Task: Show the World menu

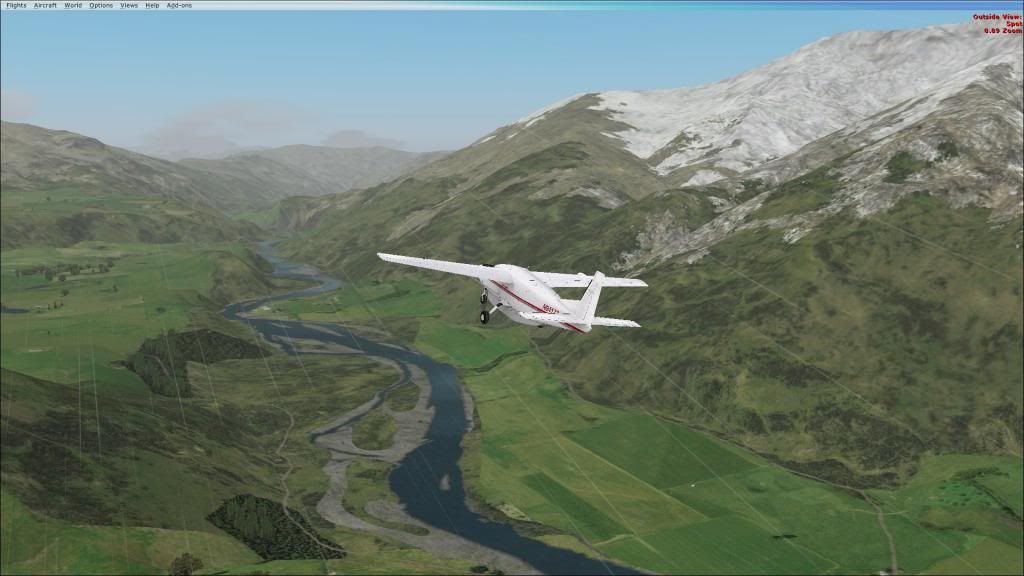Action: (73, 5)
